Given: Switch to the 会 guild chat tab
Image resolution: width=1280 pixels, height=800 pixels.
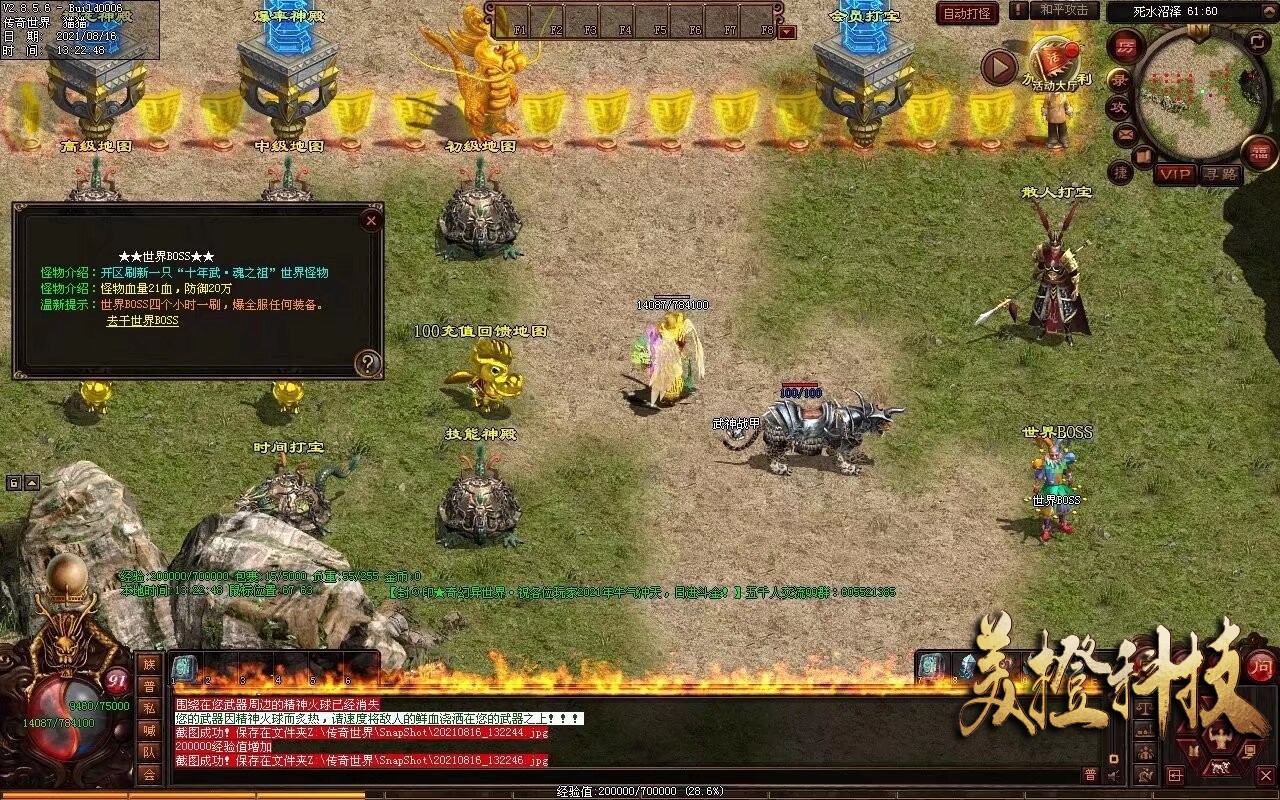Looking at the screenshot, I should [148, 774].
